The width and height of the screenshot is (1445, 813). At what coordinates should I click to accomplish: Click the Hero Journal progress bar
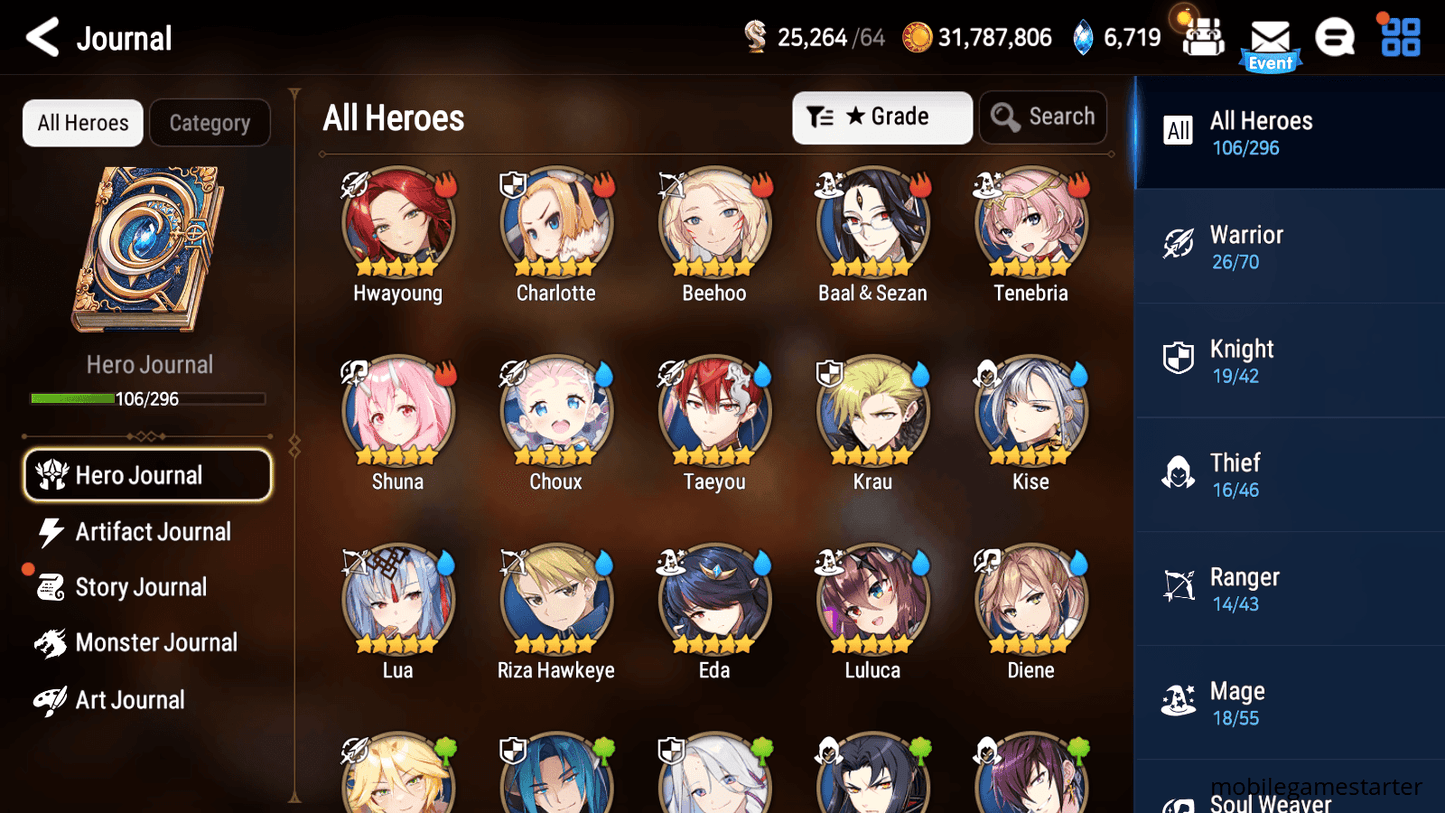pyautogui.click(x=150, y=398)
